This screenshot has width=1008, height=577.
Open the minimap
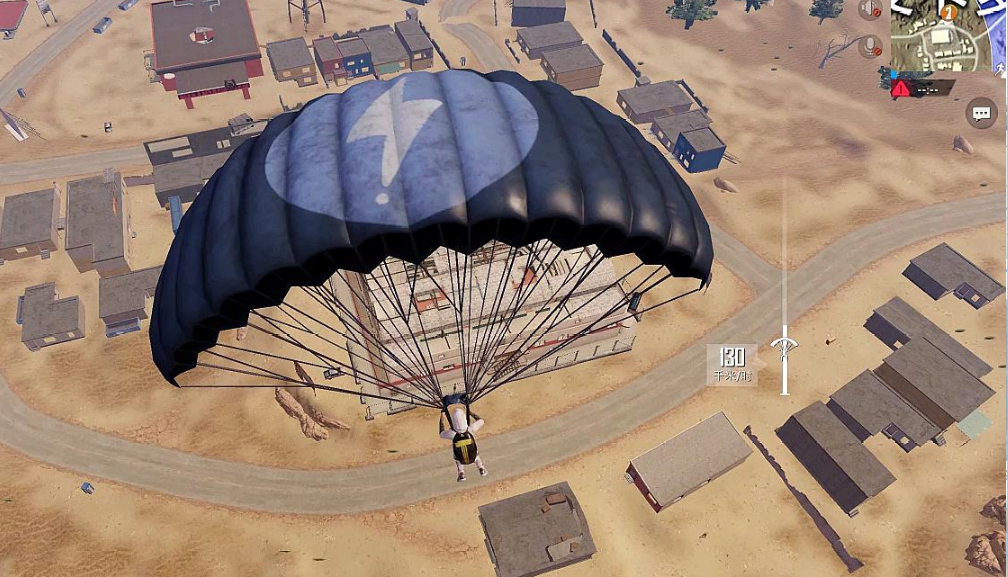(x=947, y=37)
